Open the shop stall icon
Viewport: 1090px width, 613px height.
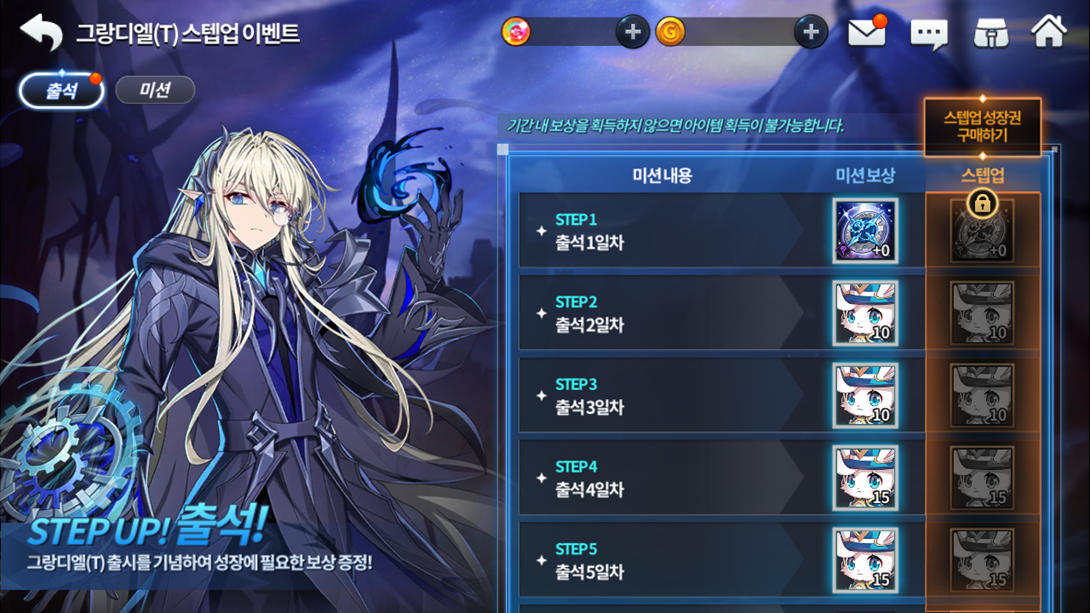990,33
